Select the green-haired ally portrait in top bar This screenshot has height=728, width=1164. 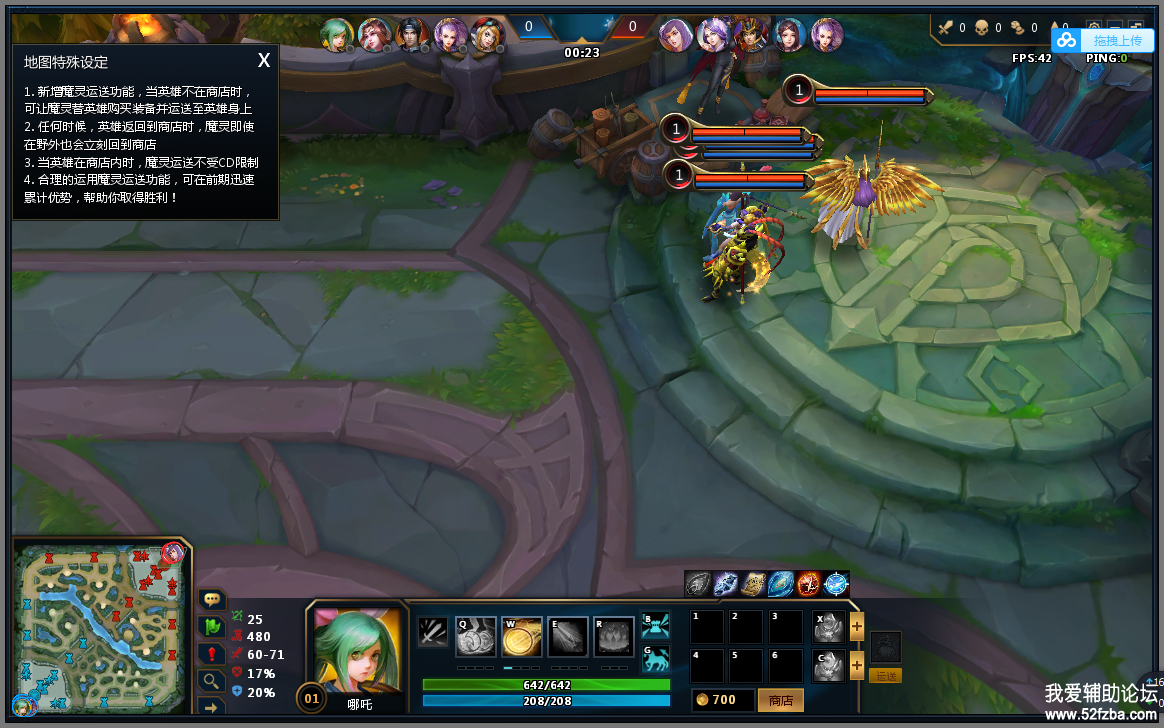click(337, 34)
